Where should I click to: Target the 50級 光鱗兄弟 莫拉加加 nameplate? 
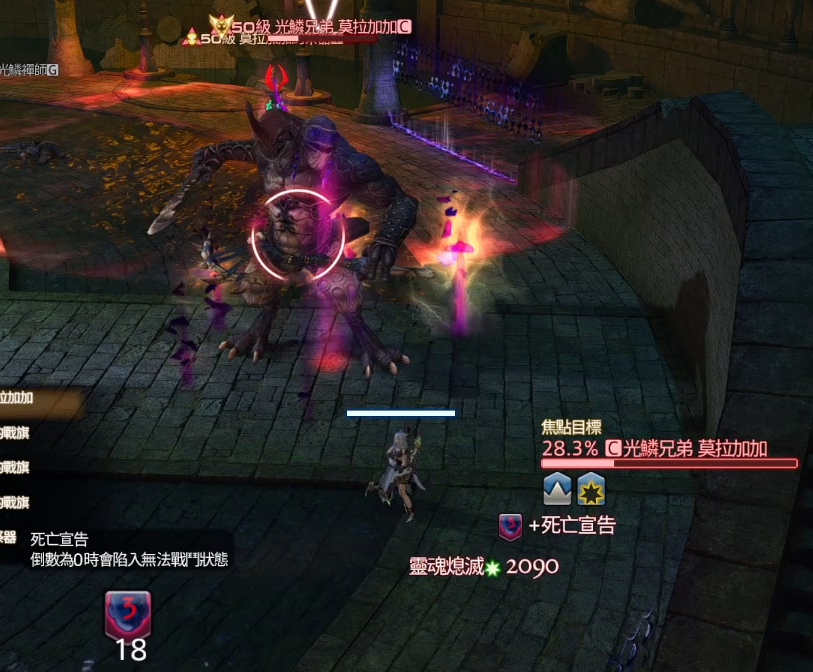317,27
